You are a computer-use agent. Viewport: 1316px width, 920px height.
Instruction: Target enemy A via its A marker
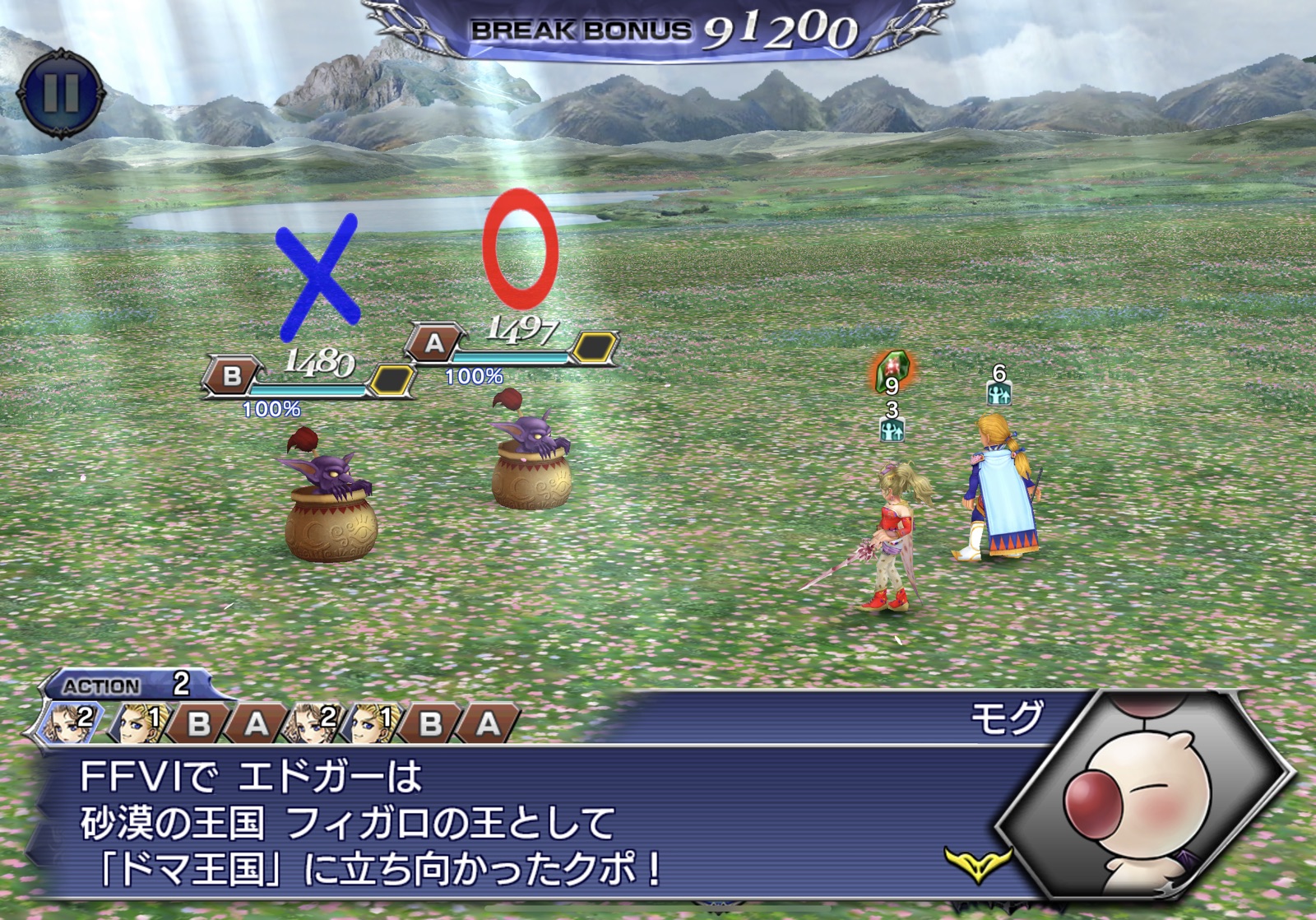[434, 343]
